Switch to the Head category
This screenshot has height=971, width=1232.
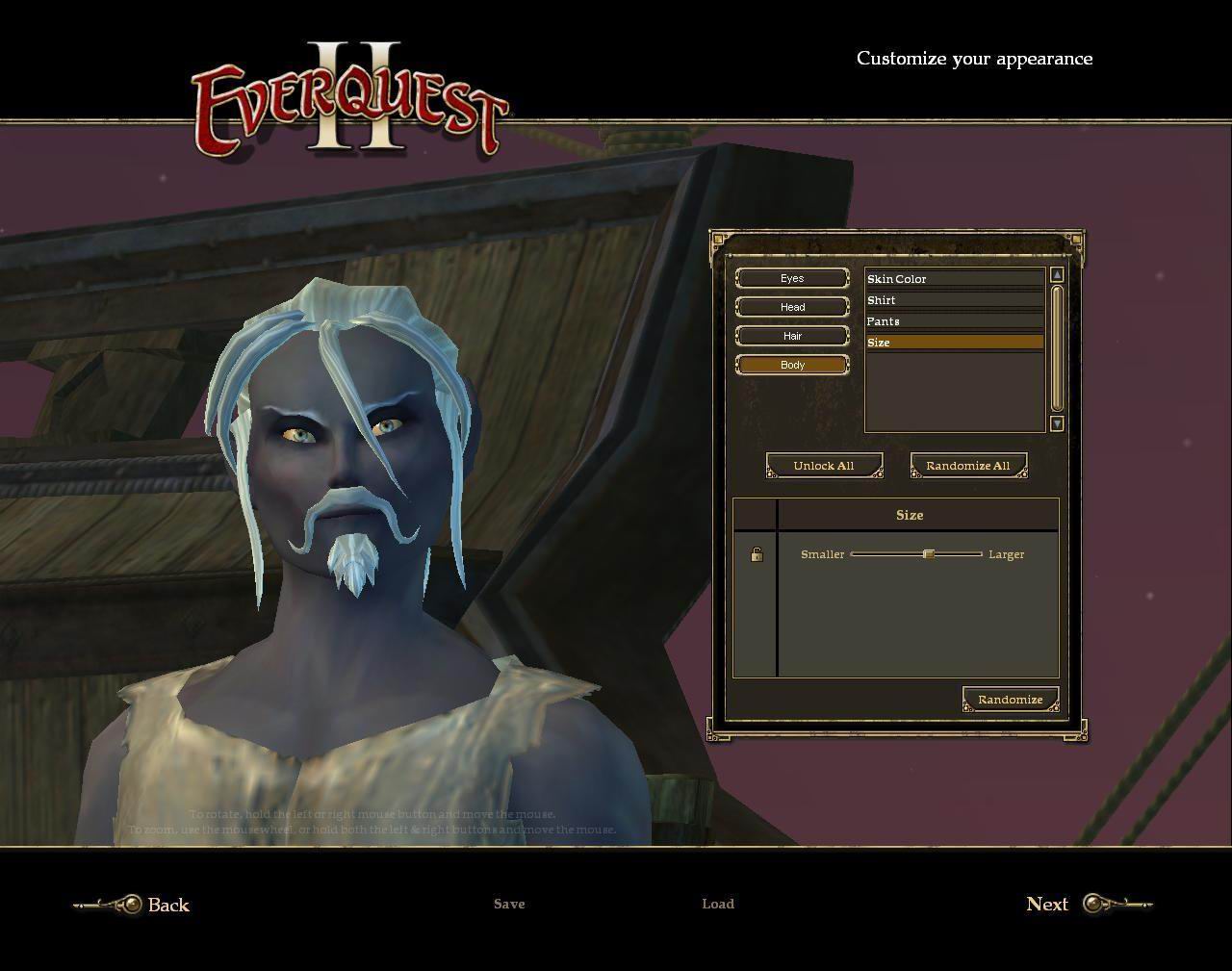[792, 307]
